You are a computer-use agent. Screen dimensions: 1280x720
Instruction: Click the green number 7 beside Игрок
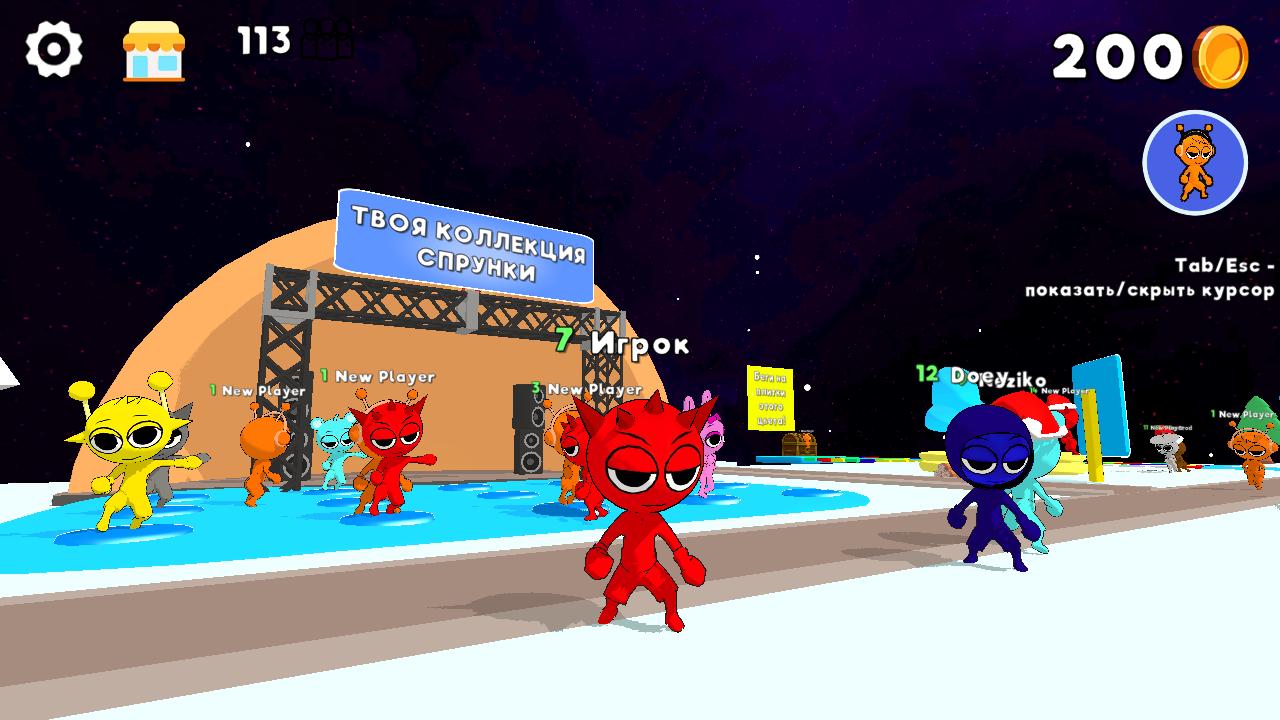[x=563, y=340]
